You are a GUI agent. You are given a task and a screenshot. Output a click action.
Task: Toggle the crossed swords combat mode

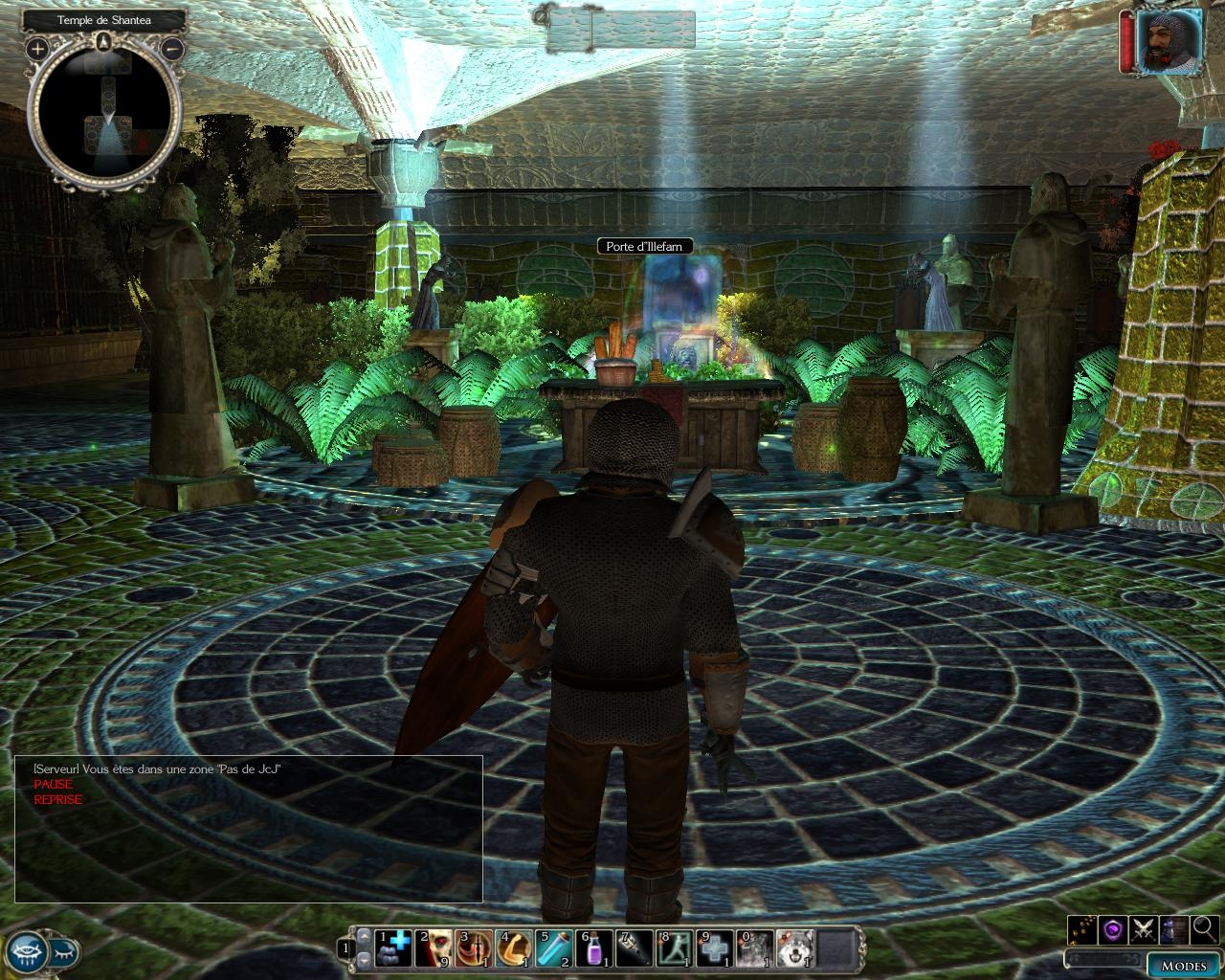pos(1144,928)
